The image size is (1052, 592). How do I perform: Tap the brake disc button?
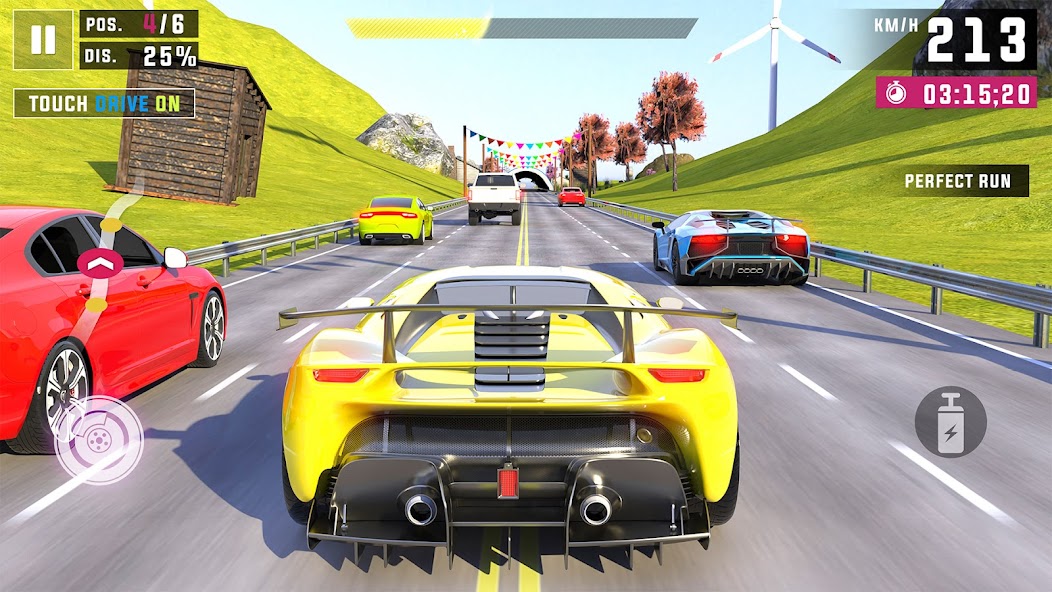click(x=98, y=440)
